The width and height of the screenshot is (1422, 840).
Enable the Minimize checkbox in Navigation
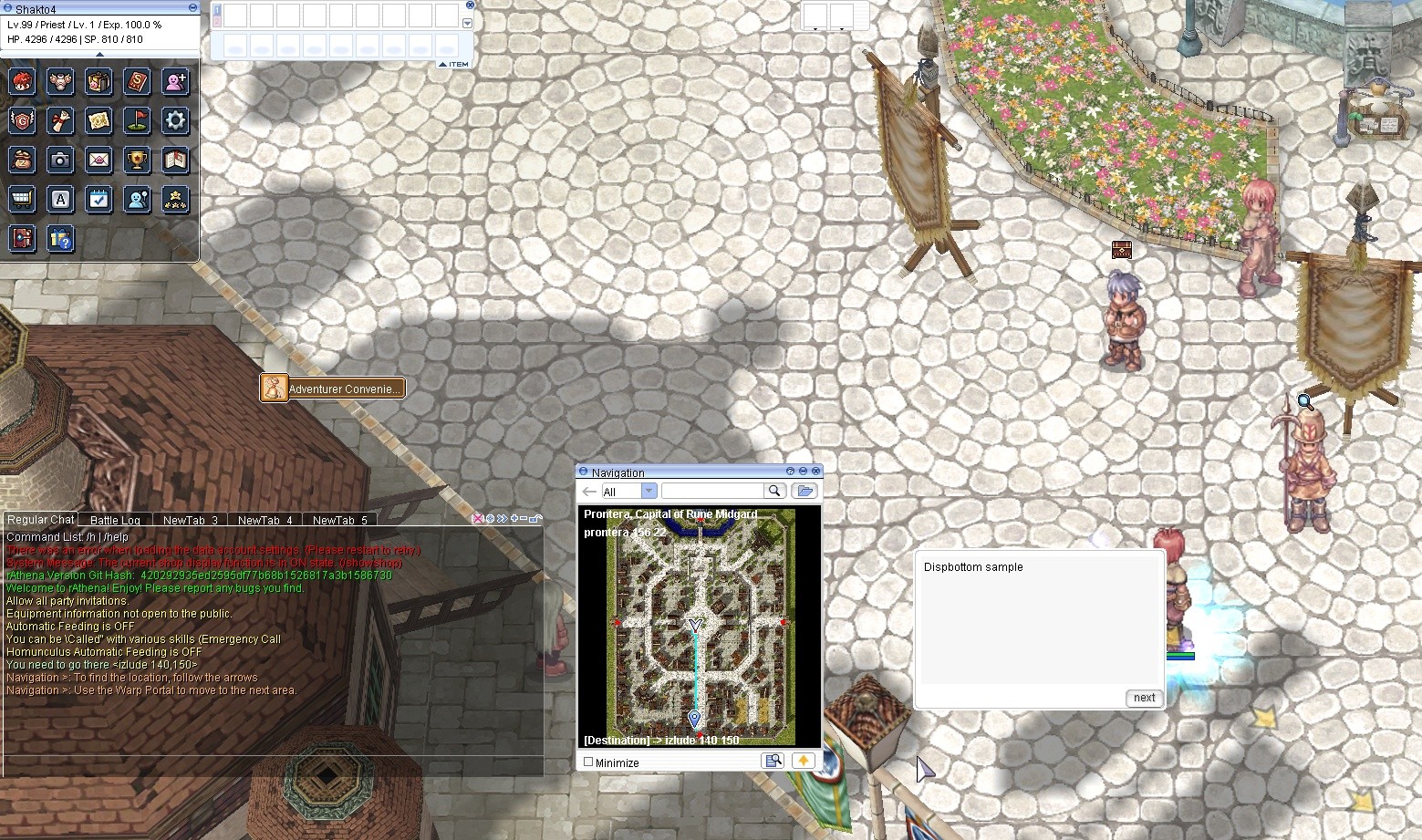[587, 762]
